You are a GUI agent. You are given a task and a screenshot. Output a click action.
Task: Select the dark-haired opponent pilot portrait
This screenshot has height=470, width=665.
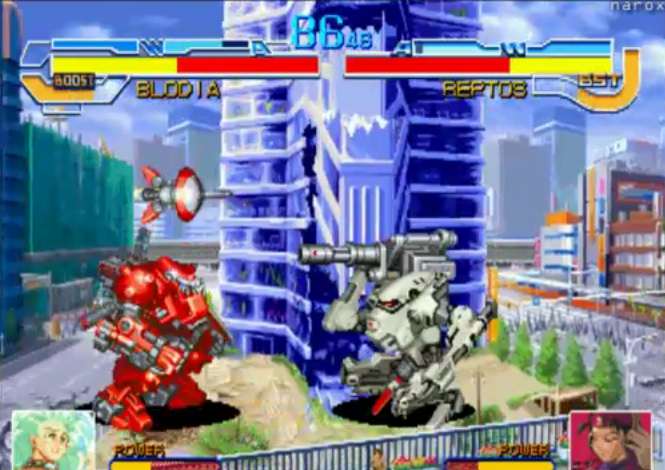tap(610, 441)
